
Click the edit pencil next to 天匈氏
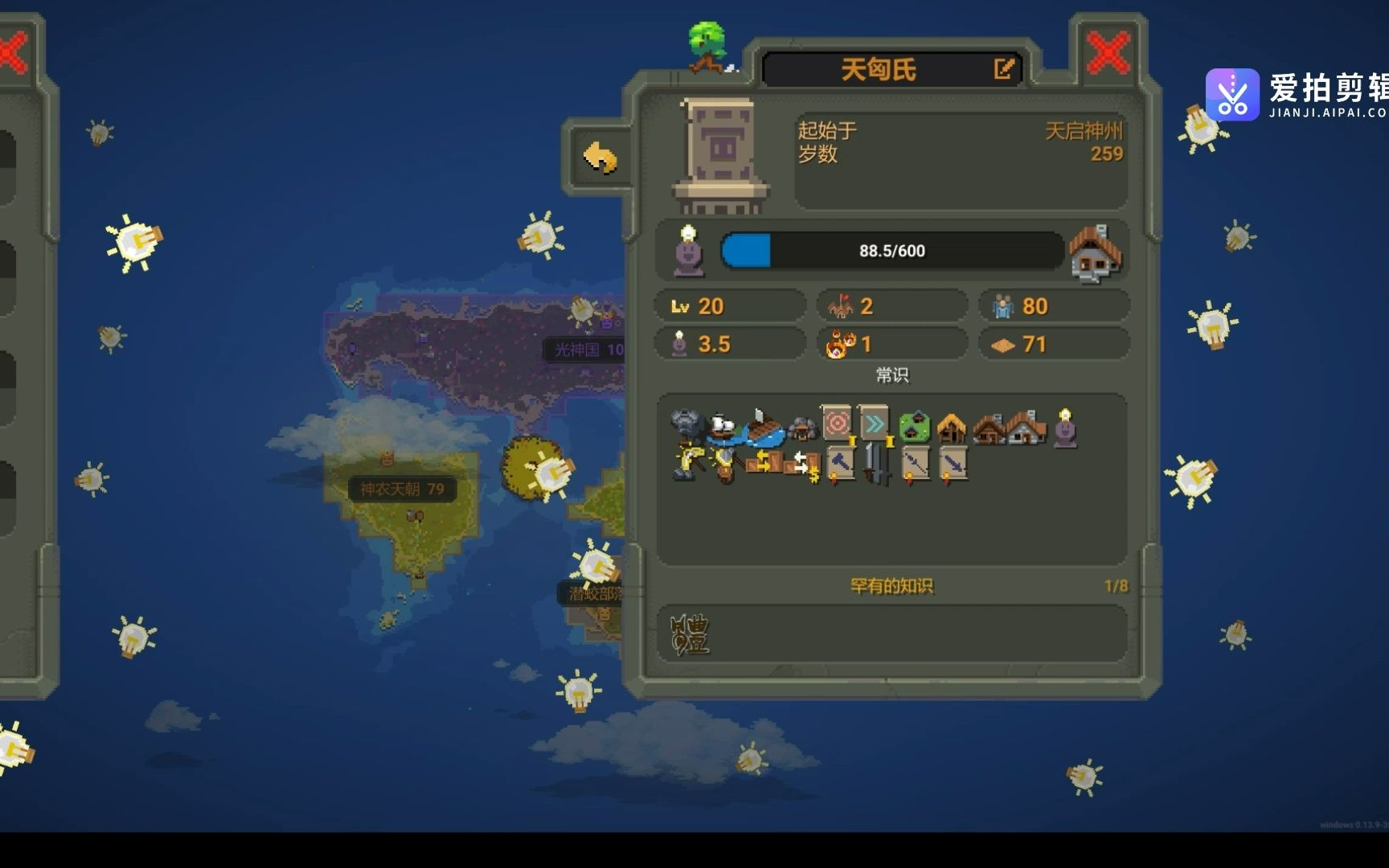(x=1003, y=69)
